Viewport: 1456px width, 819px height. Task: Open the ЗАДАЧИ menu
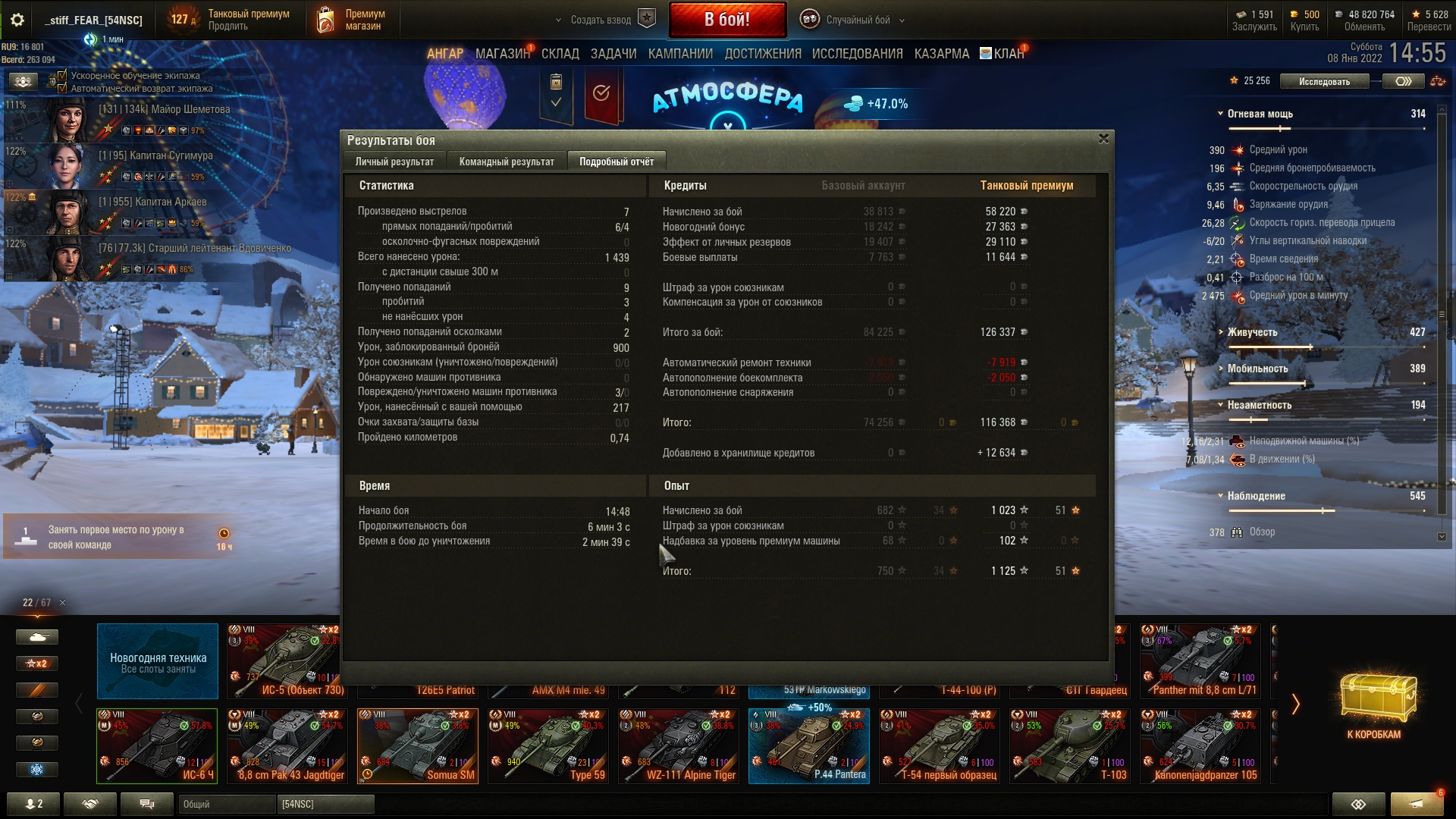[613, 54]
